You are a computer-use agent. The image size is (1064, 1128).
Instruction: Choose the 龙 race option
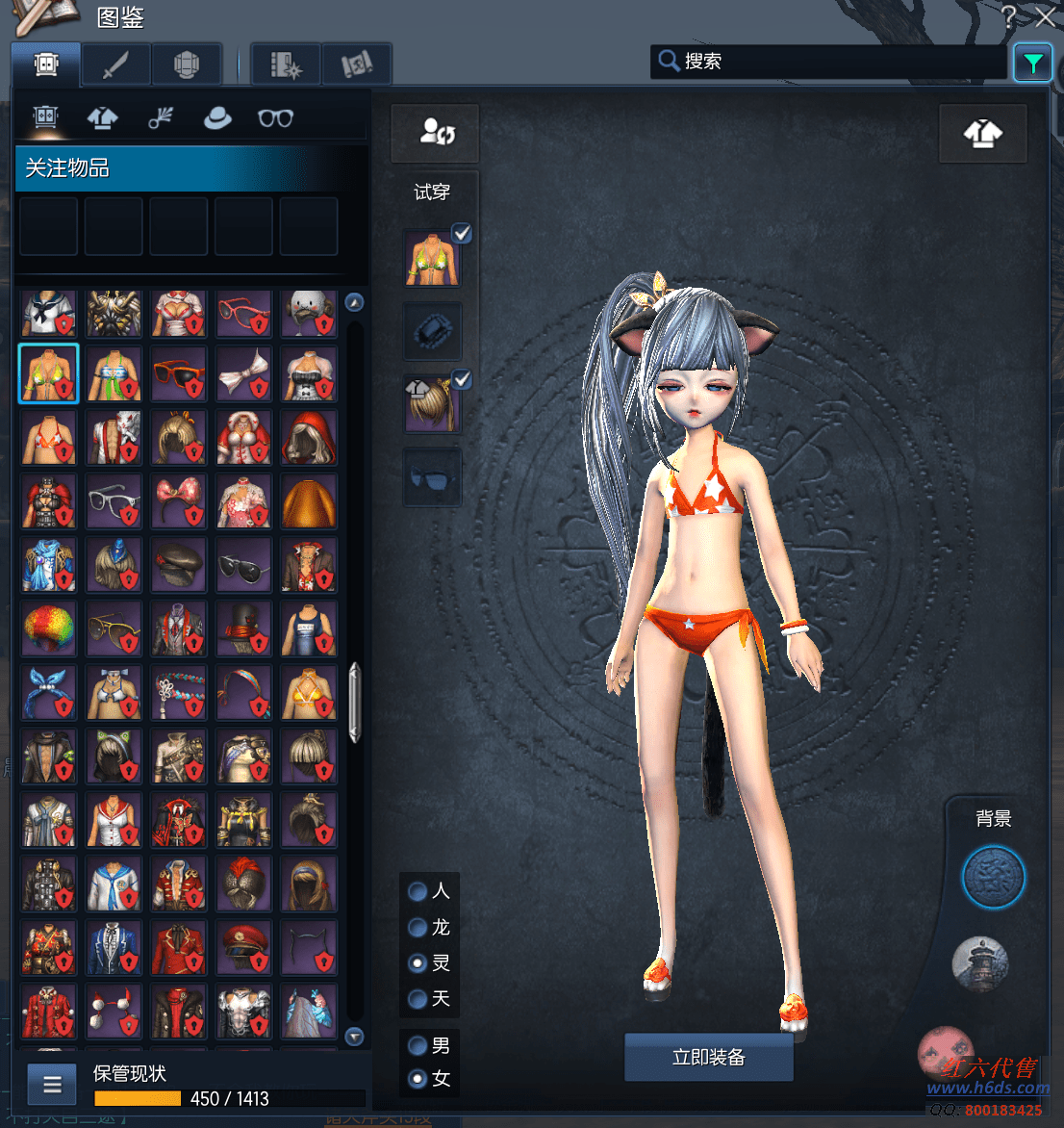coord(418,927)
